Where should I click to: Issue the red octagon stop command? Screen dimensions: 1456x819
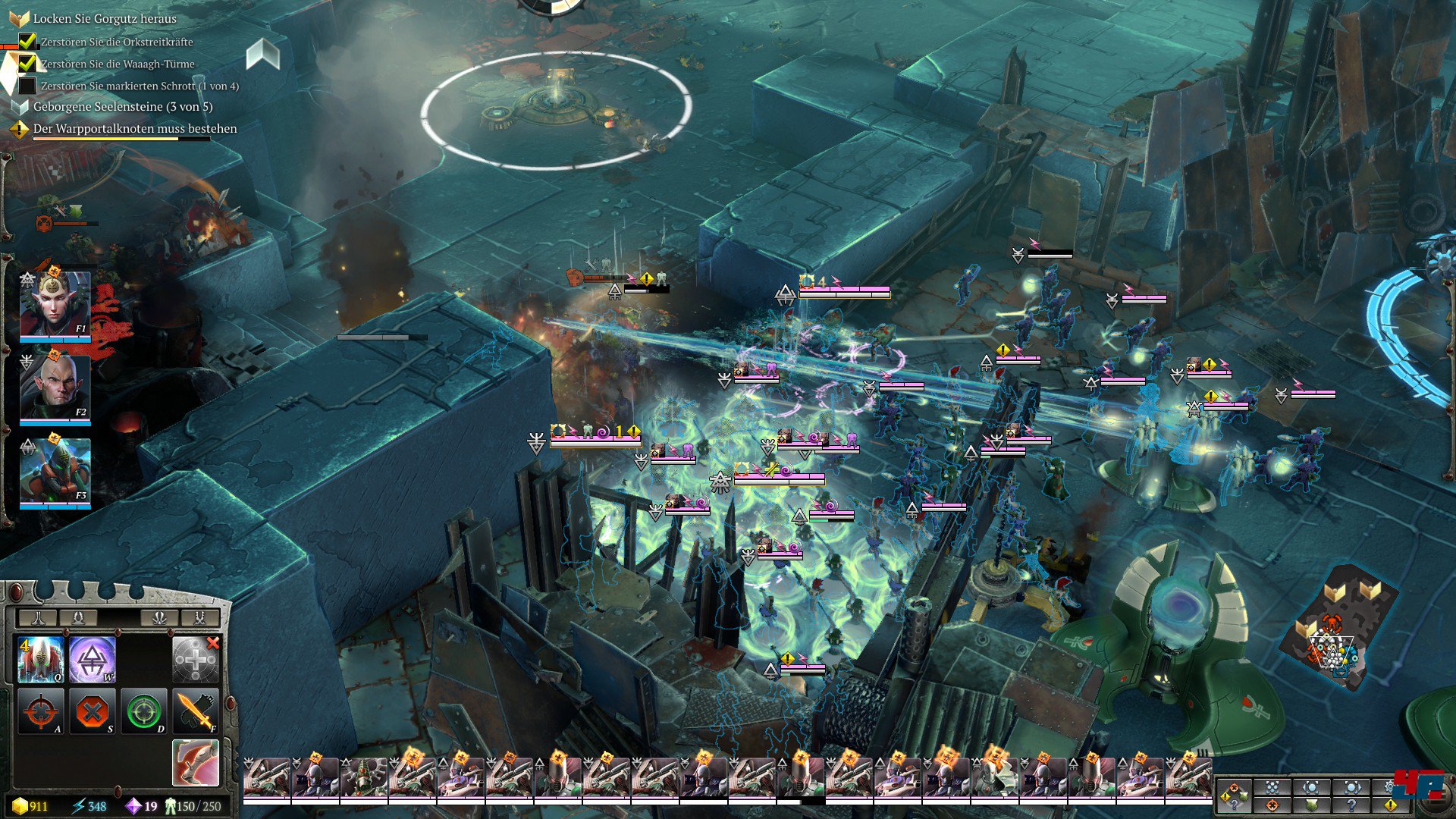93,711
